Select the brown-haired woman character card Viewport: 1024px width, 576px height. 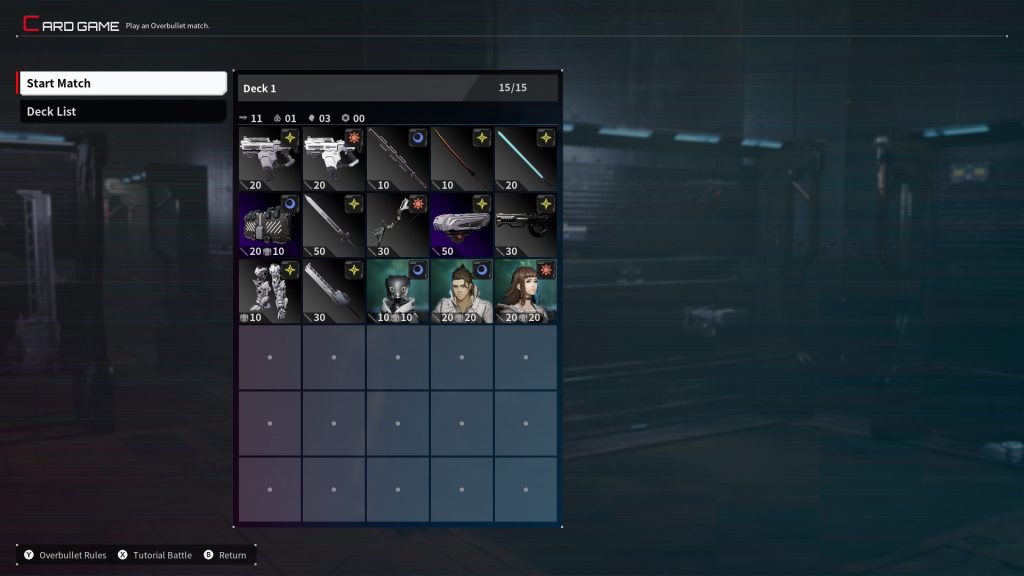526,291
